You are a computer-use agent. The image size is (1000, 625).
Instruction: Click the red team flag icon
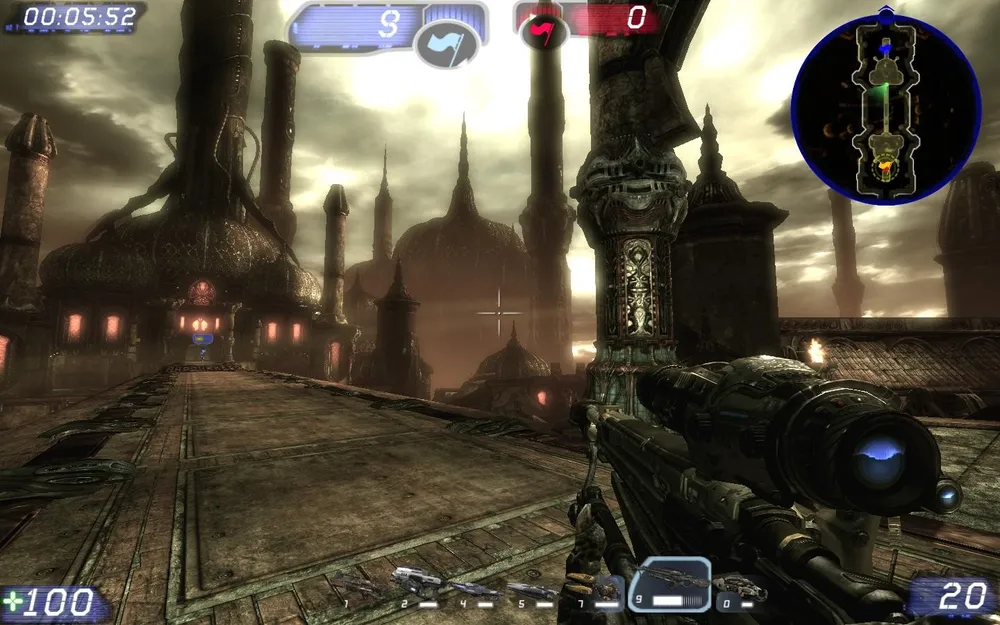[x=543, y=35]
